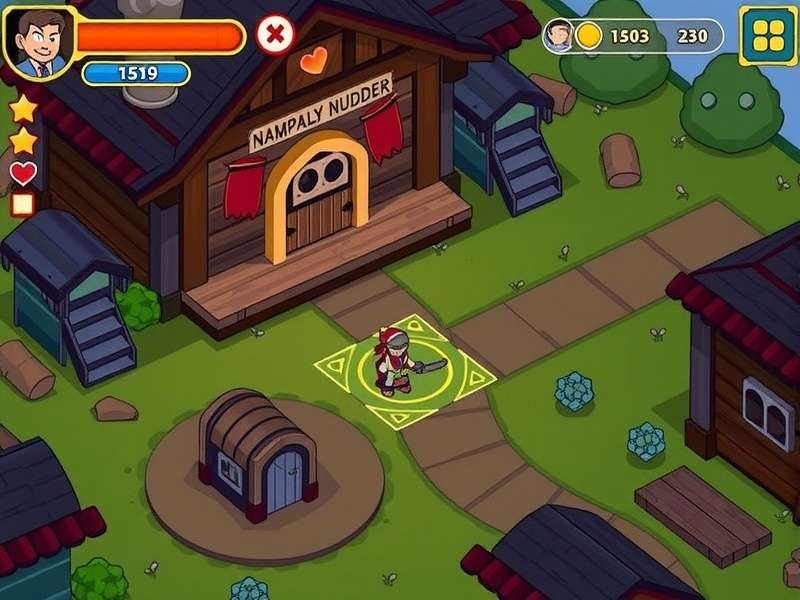Click the red heart icon under the stars
The width and height of the screenshot is (800, 600).
coord(23,173)
